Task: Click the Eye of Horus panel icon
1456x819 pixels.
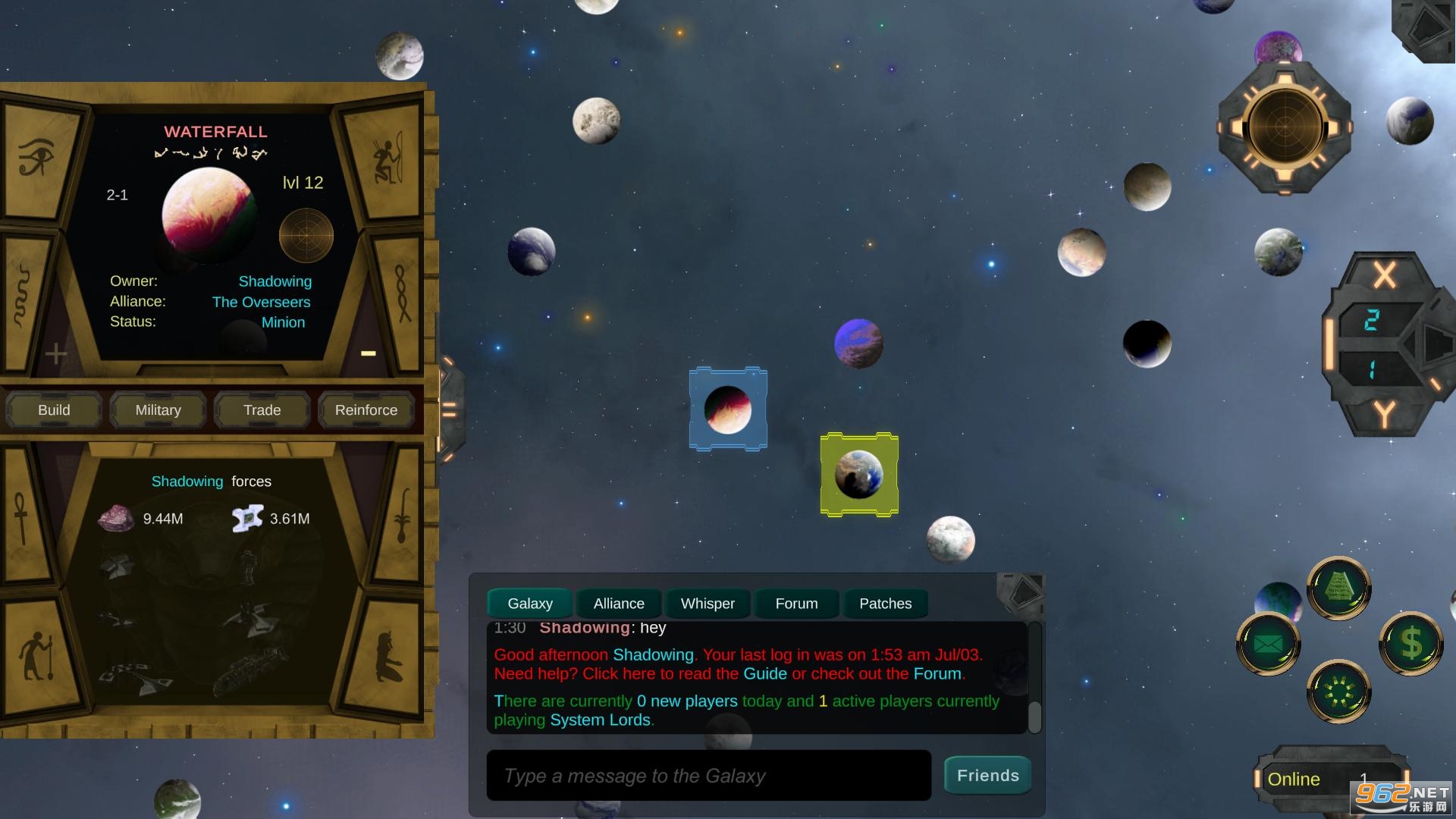Action: [36, 158]
